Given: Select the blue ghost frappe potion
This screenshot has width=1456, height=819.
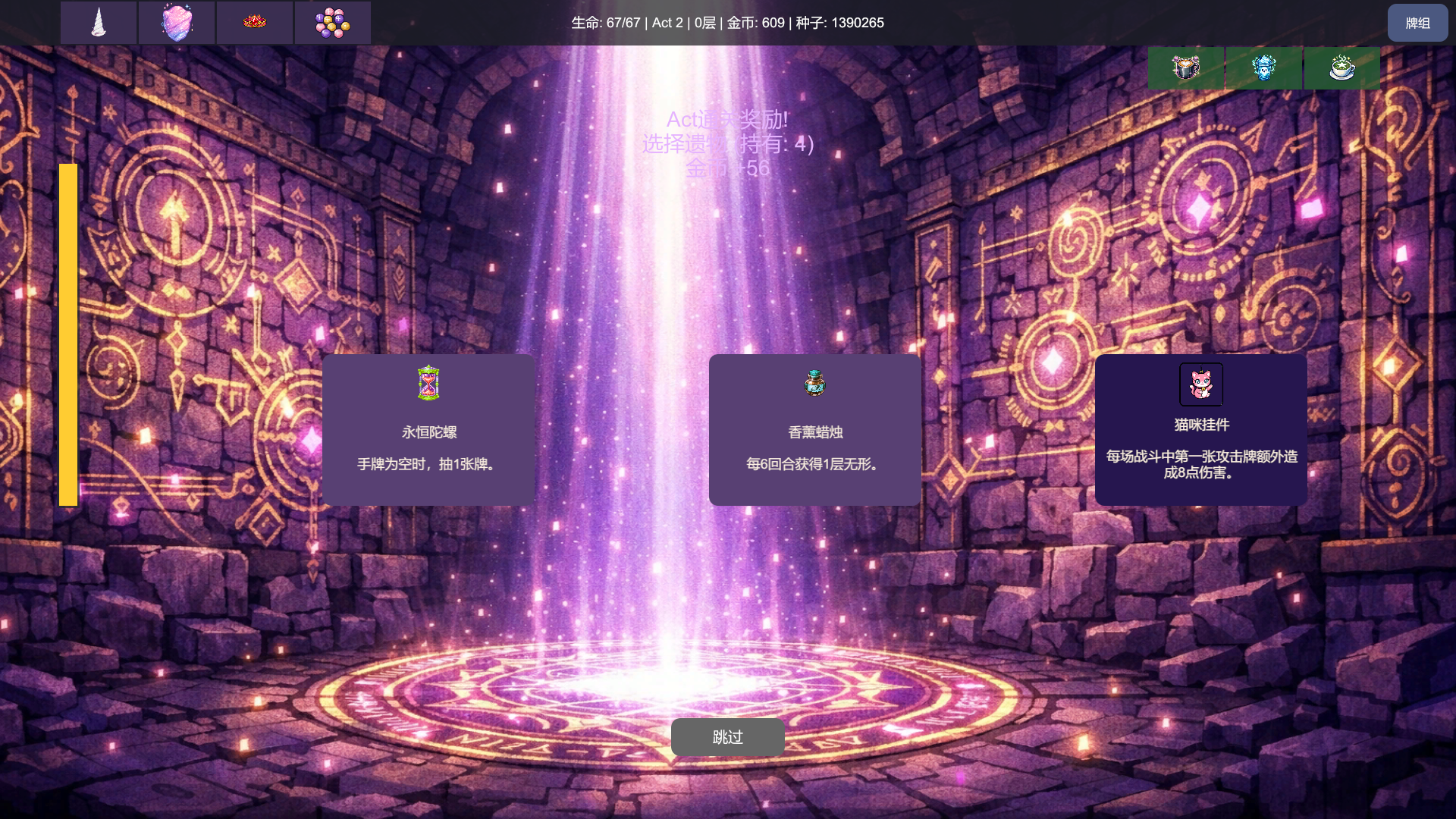Looking at the screenshot, I should click(1263, 68).
